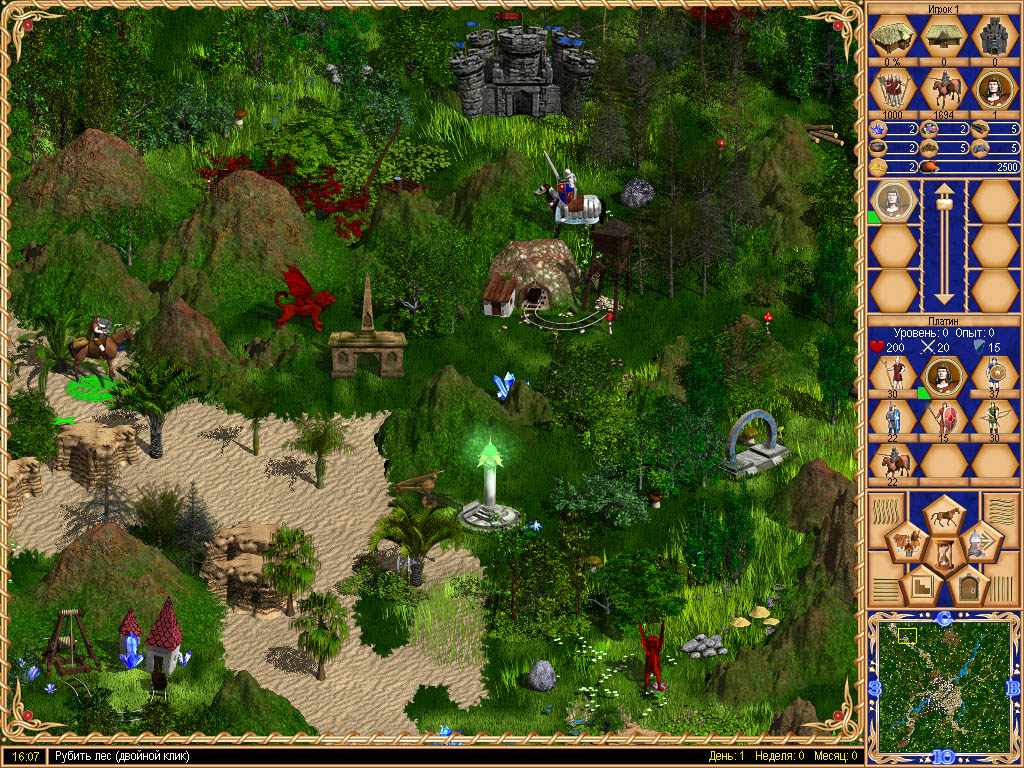Select the cavalry rider stack of 22
Screen dimensions: 1024x768
click(892, 461)
